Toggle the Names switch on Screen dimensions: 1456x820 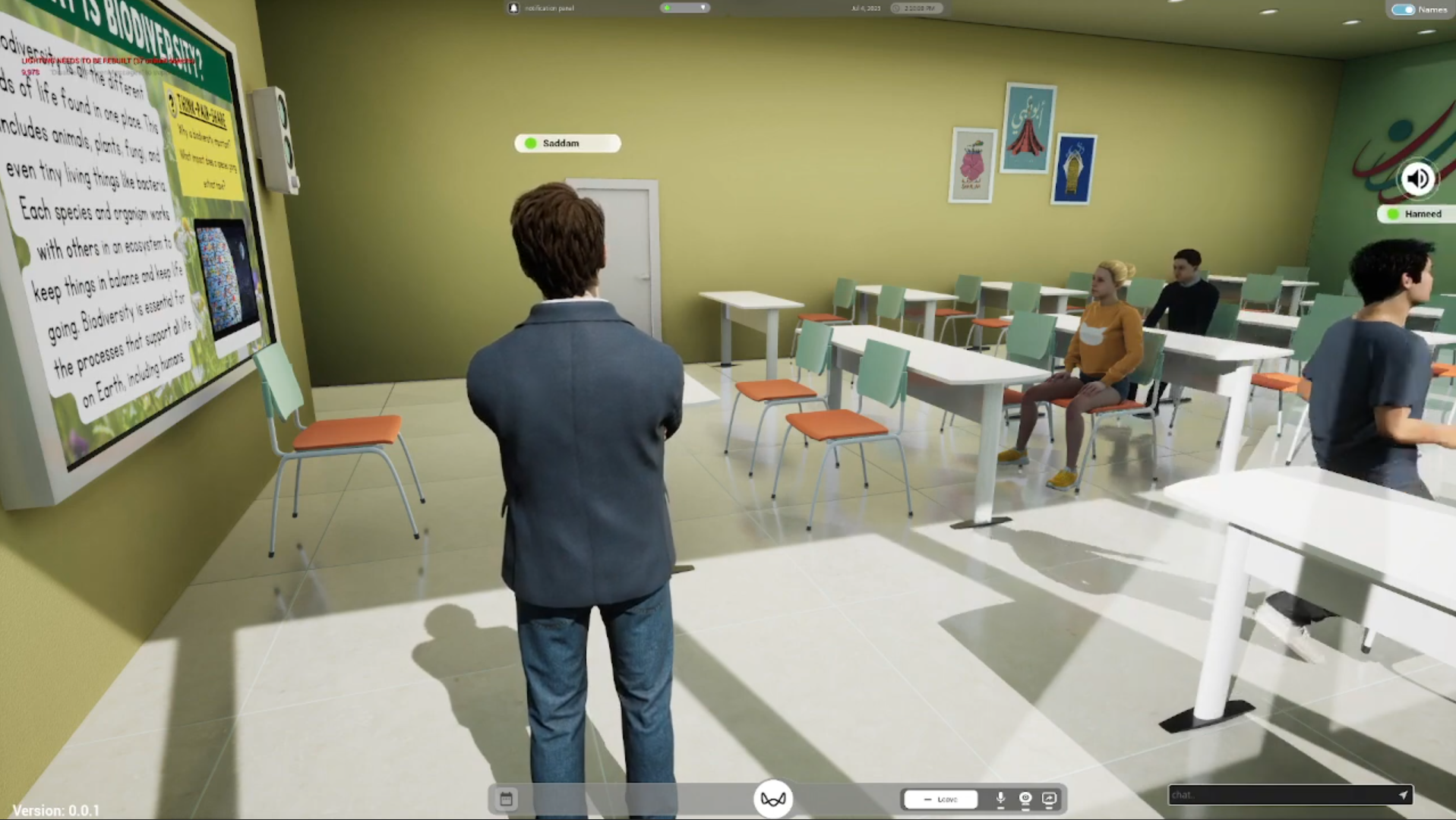click(x=1404, y=9)
